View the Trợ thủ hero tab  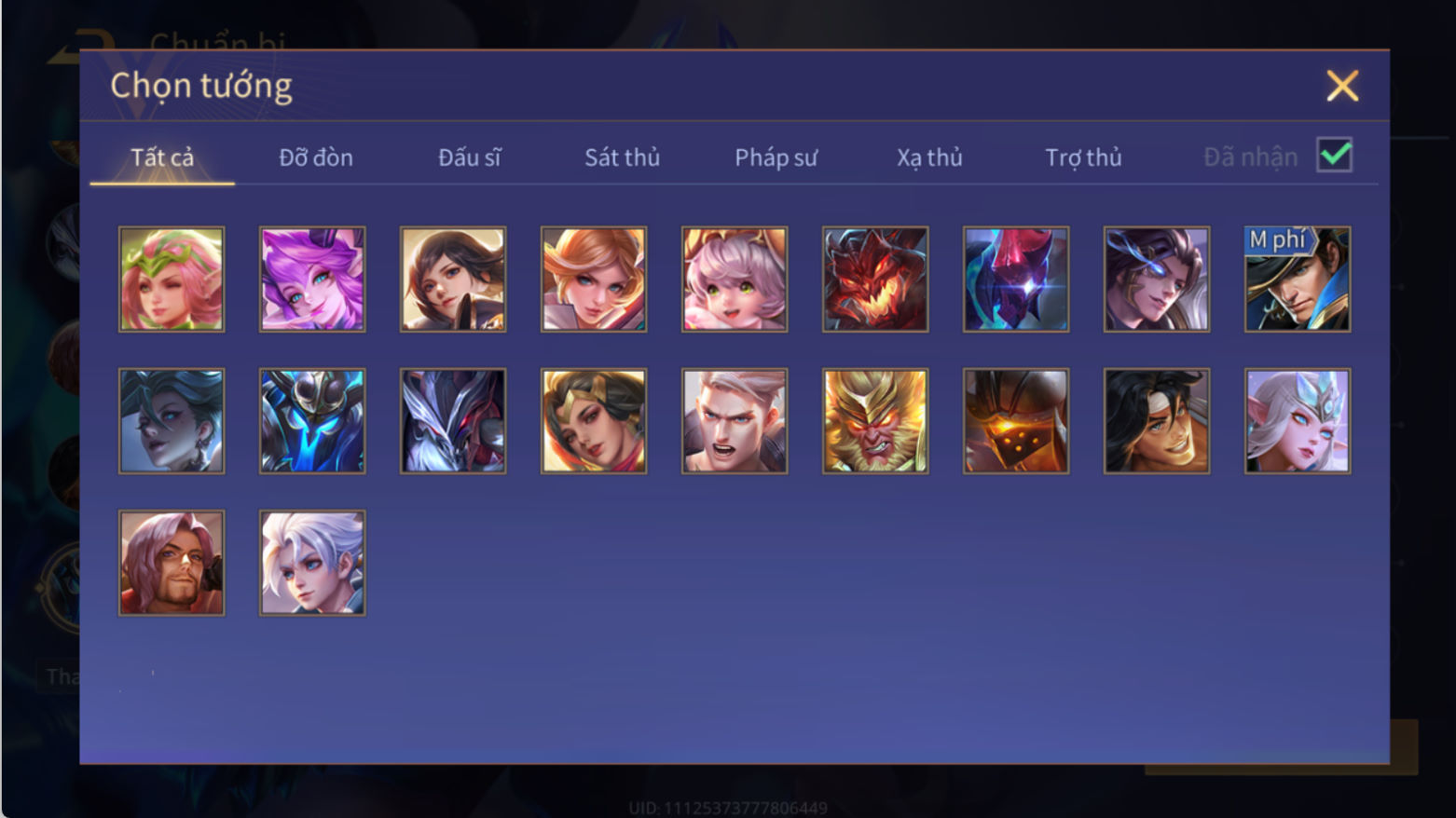pyautogui.click(x=1083, y=157)
